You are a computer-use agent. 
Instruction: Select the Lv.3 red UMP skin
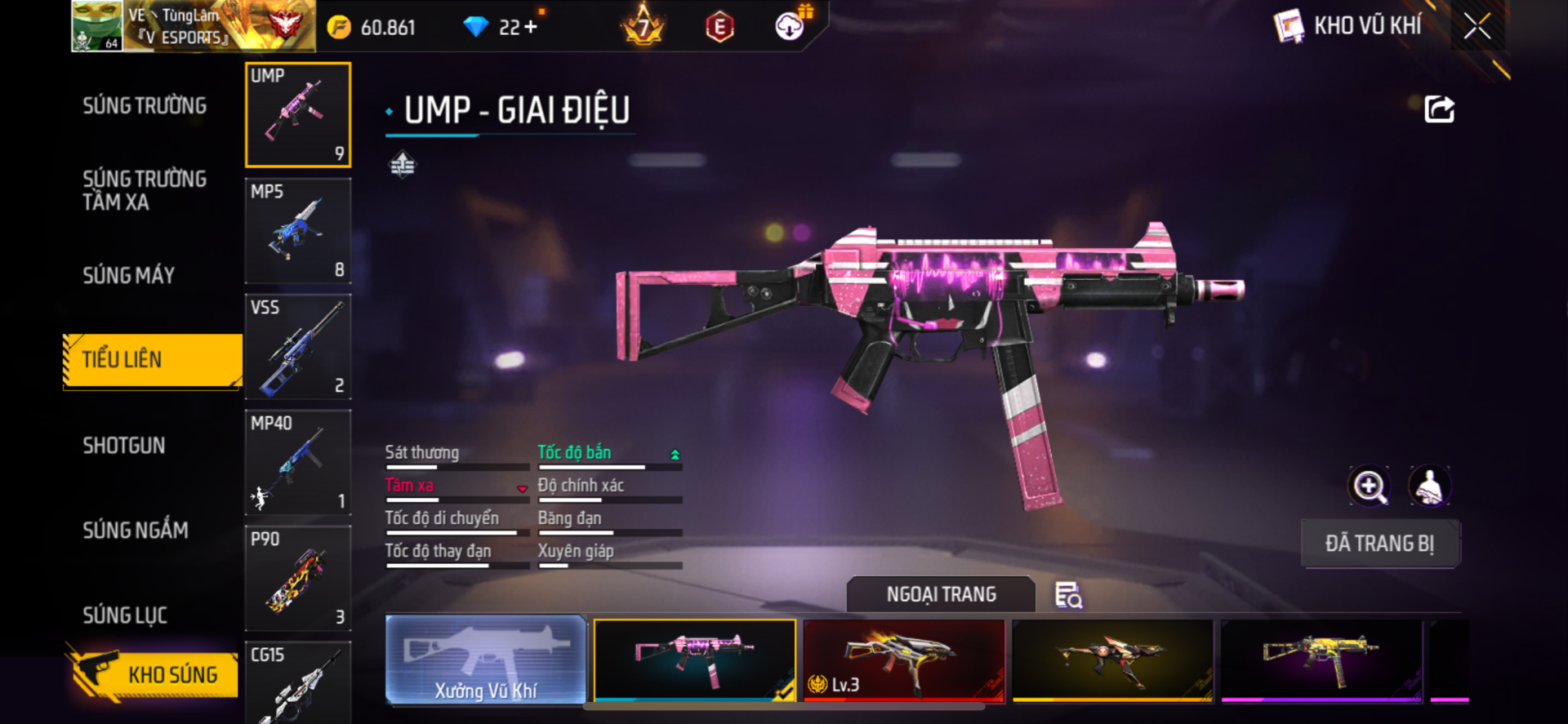click(903, 660)
